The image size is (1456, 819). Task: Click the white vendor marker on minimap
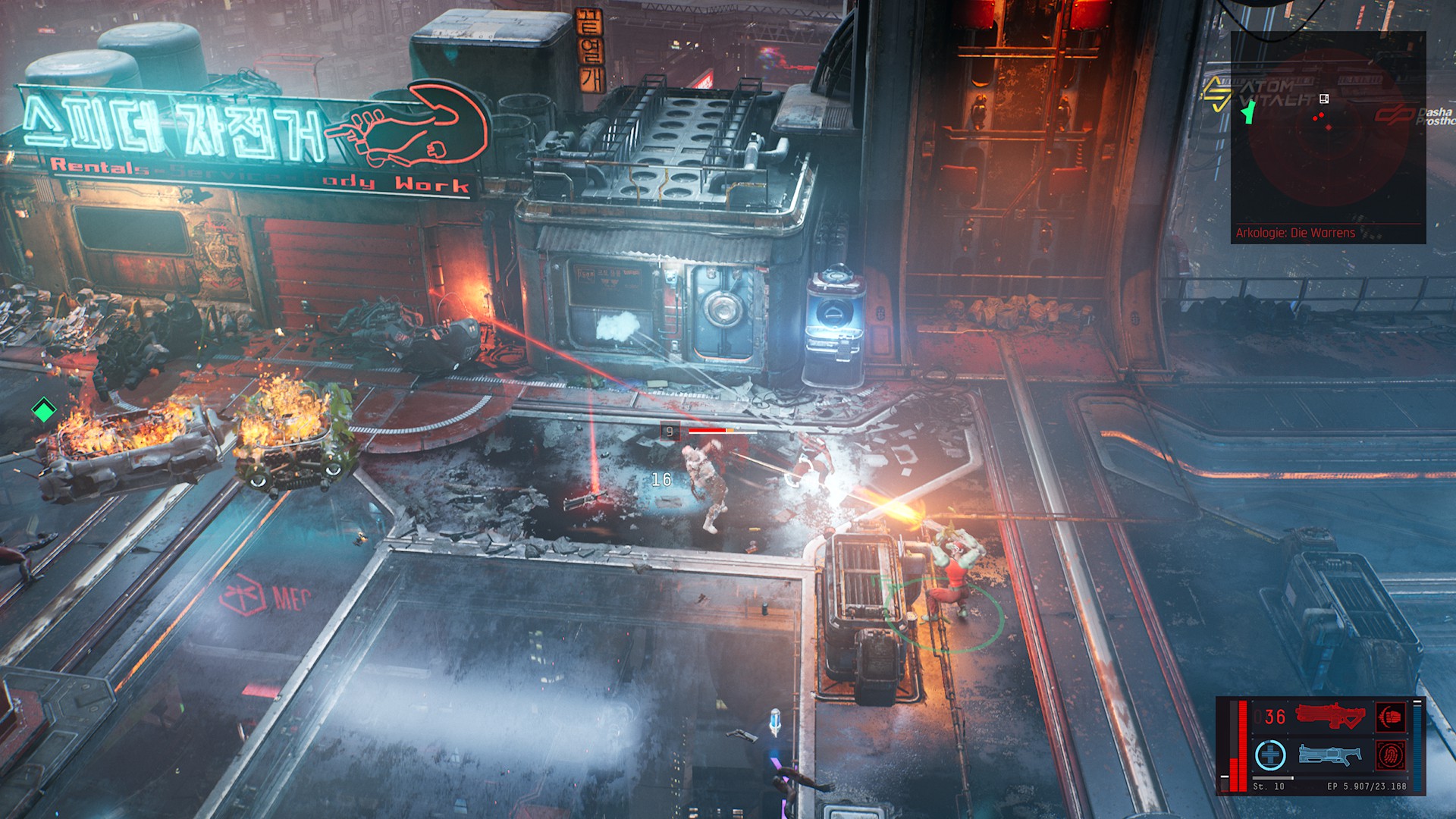point(1324,99)
